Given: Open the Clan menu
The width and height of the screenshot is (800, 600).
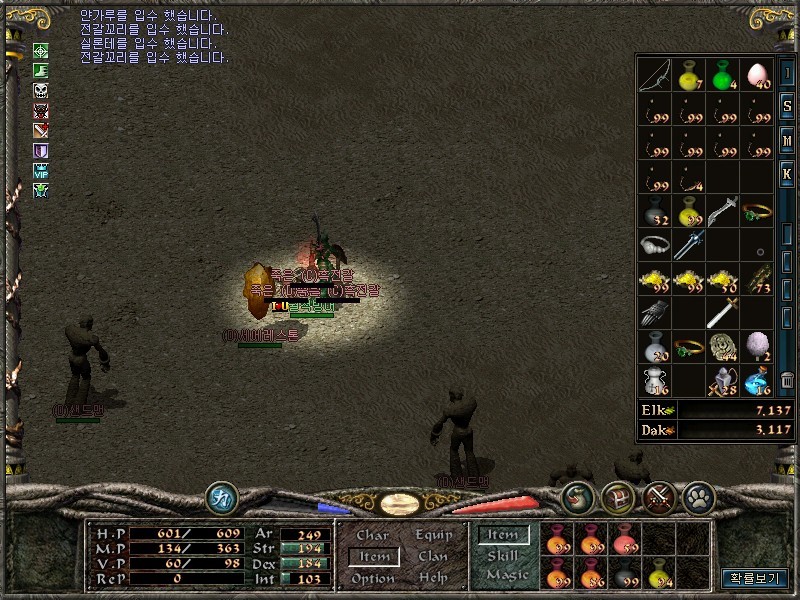Looking at the screenshot, I should click(x=433, y=557).
